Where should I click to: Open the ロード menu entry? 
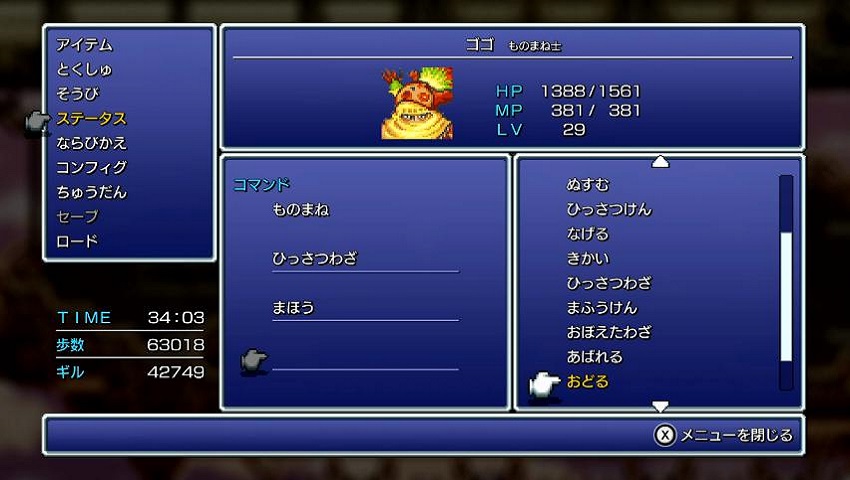click(78, 241)
